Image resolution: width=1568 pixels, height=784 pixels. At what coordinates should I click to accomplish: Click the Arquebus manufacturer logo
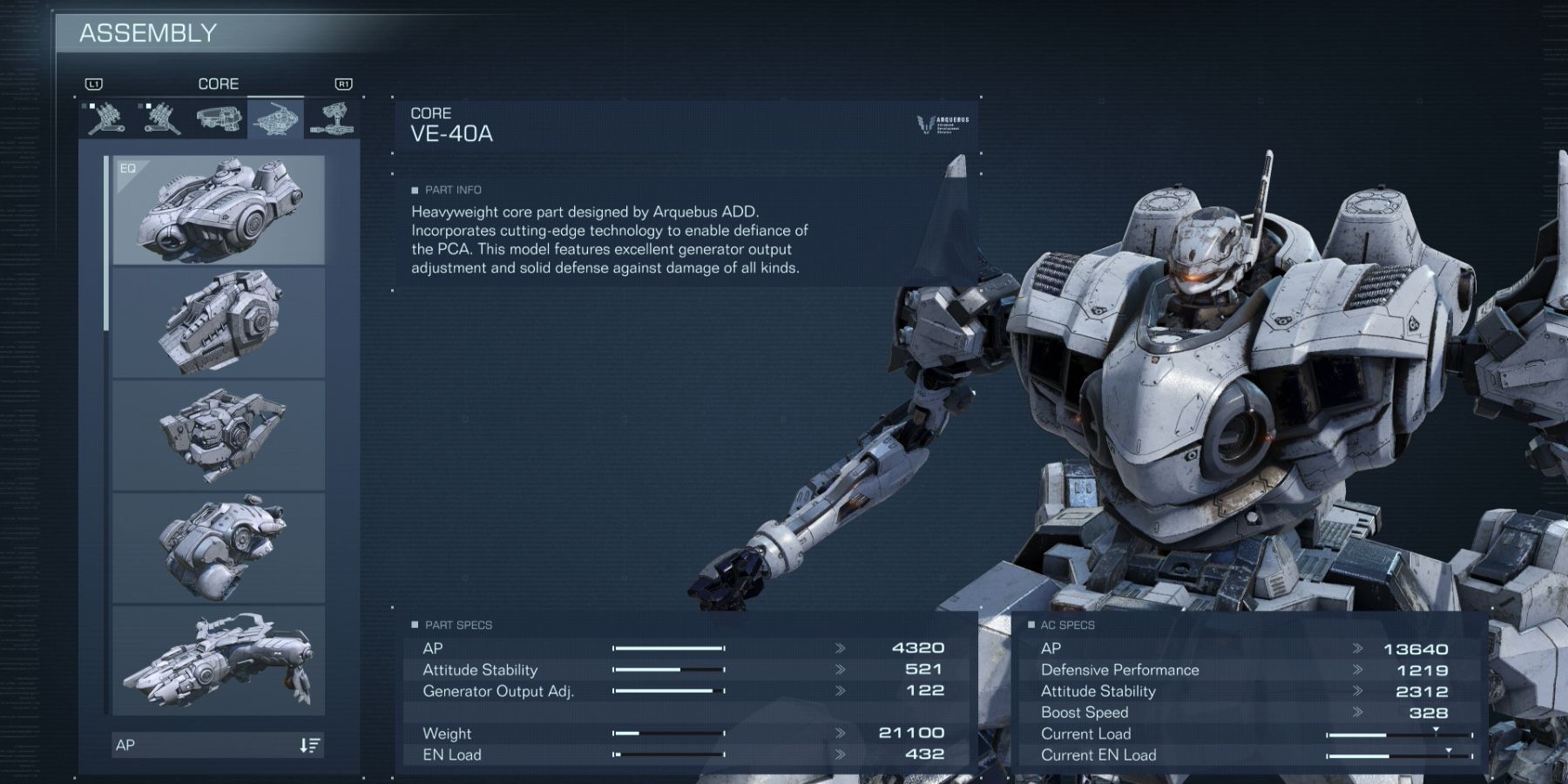coord(943,123)
